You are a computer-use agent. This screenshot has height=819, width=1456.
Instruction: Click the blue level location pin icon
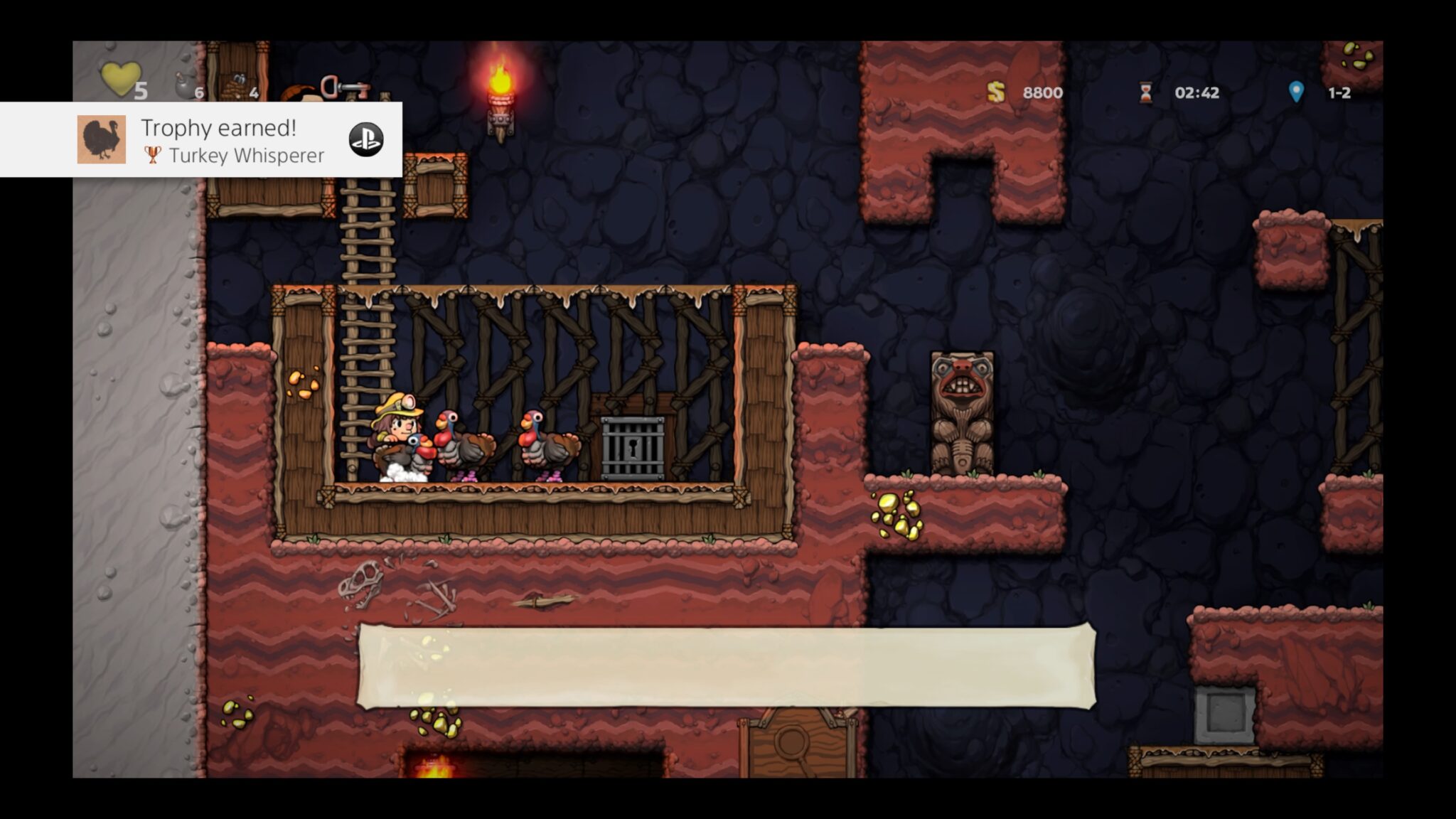[1297, 91]
